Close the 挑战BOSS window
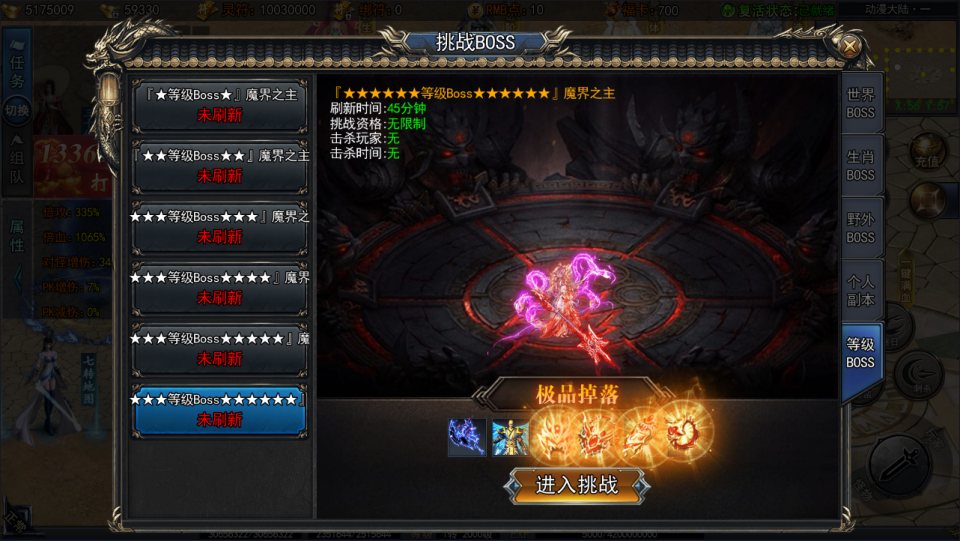Image resolution: width=960 pixels, height=541 pixels. [849, 46]
